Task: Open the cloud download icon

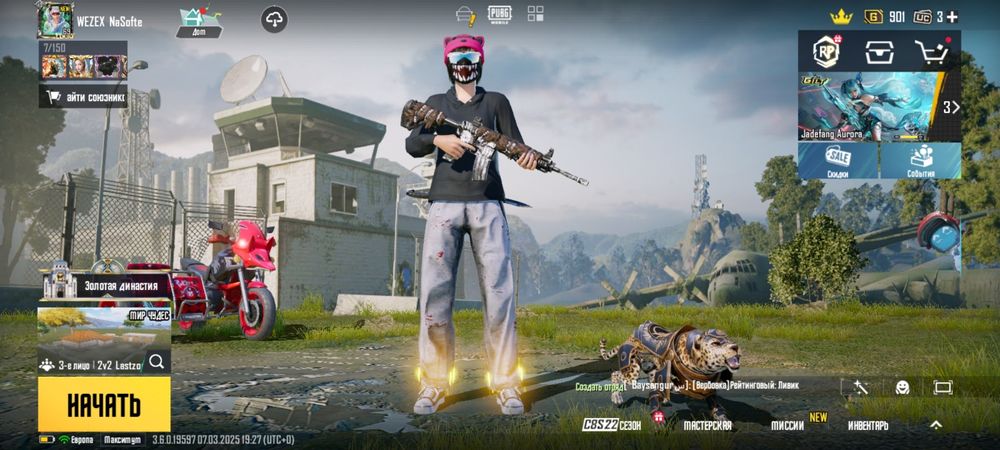Action: coord(275,19)
